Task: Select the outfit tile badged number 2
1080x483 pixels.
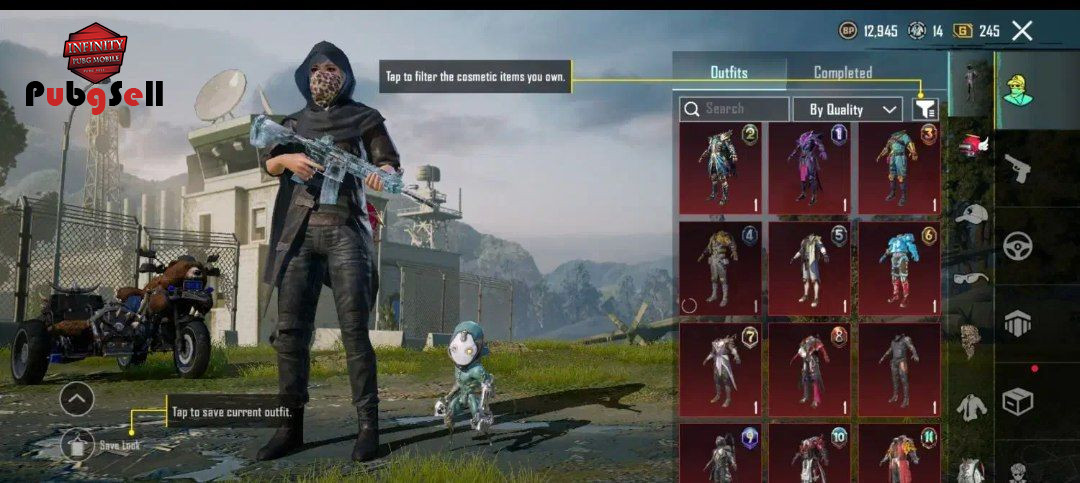Action: [x=720, y=169]
